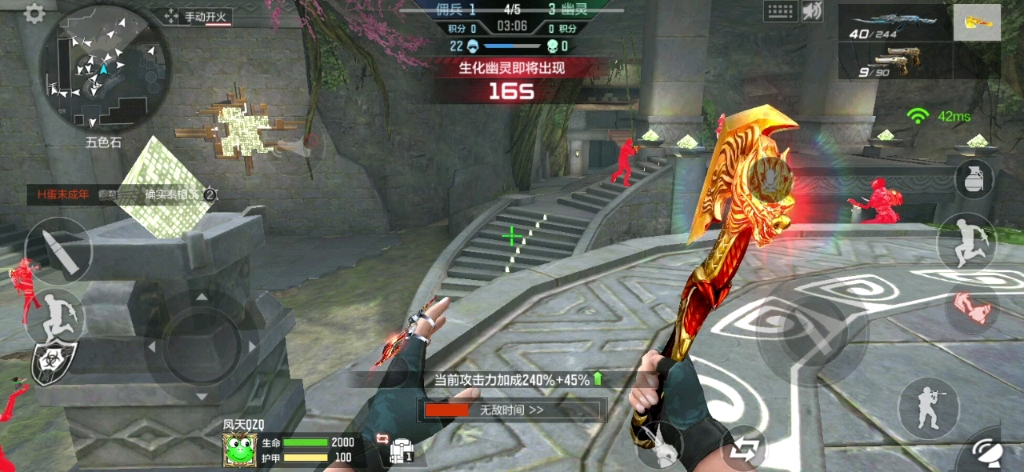Tap the sprint running-figure button
1024x472 pixels.
tap(57, 315)
